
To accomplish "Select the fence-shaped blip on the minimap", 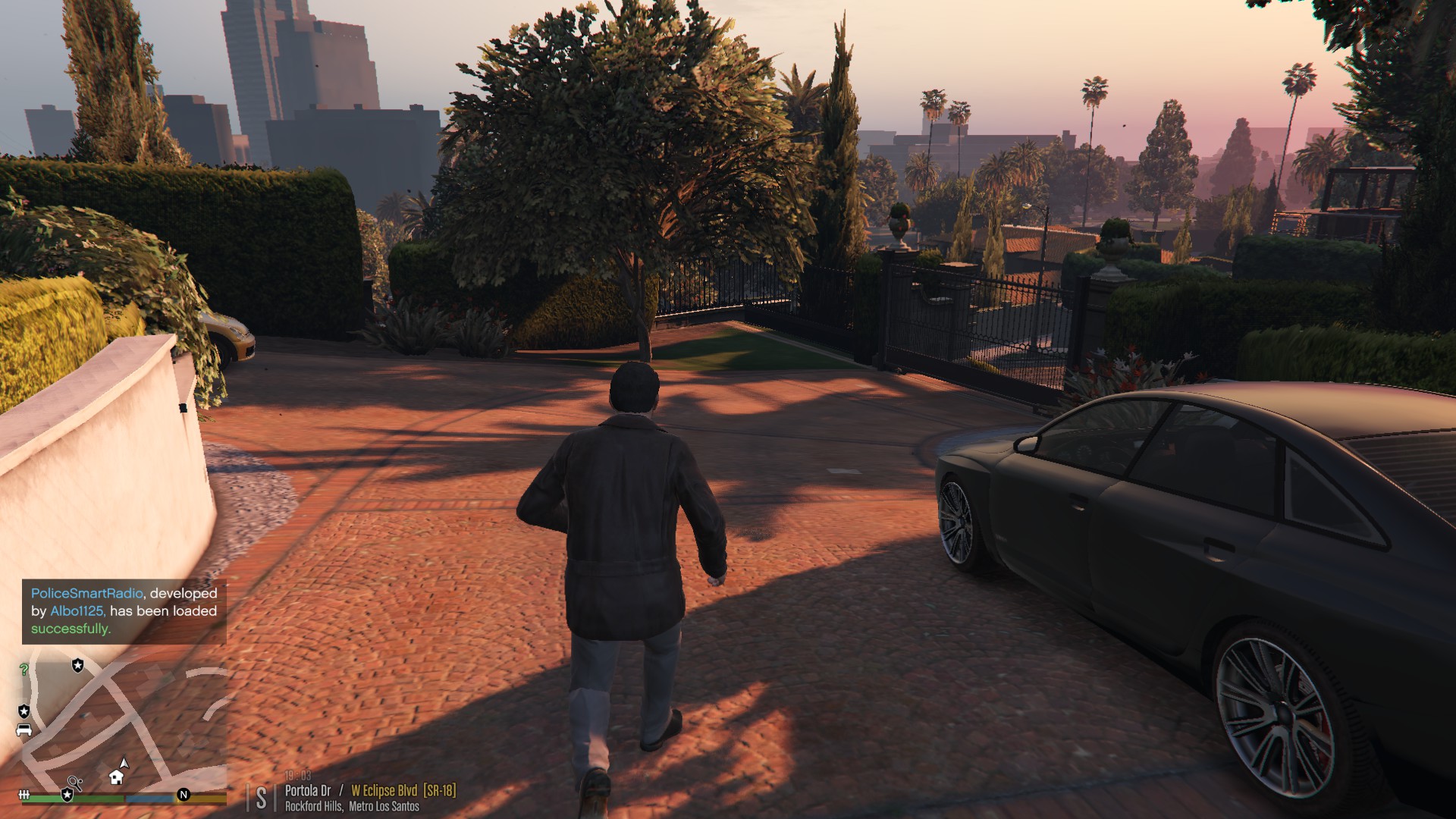I will pyautogui.click(x=24, y=795).
